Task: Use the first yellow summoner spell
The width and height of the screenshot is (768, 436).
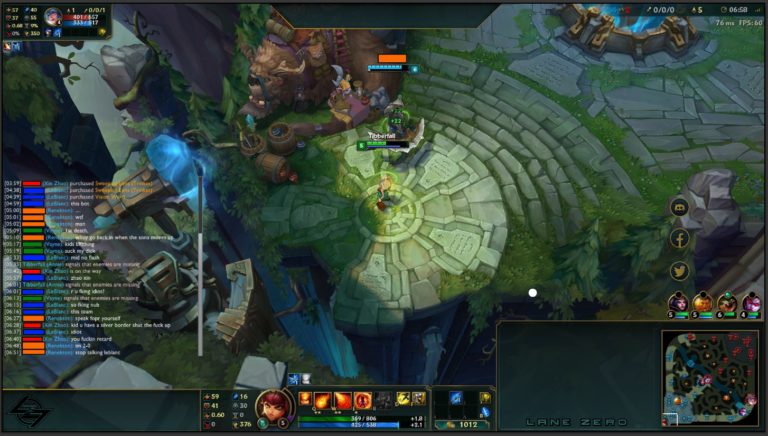Action: [x=404, y=399]
